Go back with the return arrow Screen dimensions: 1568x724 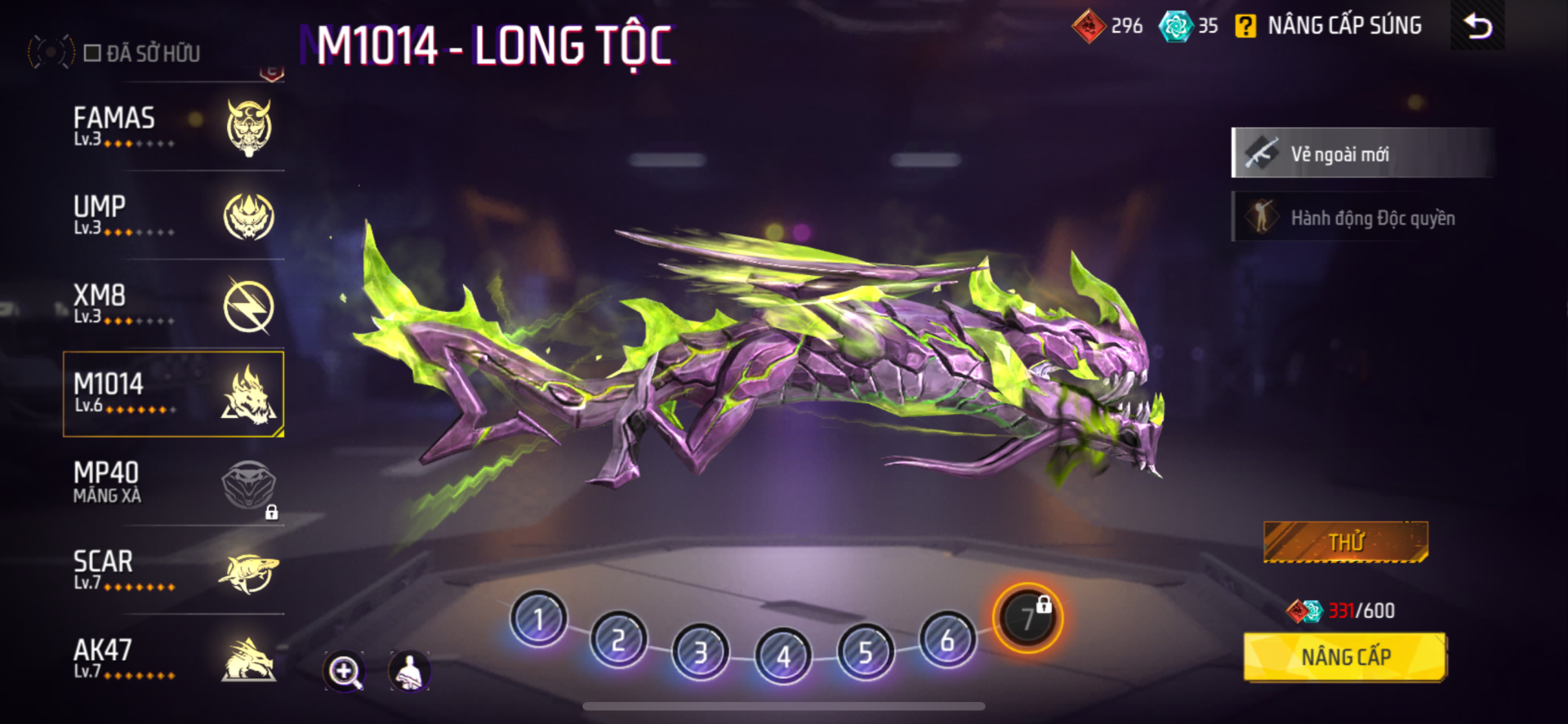click(1477, 26)
